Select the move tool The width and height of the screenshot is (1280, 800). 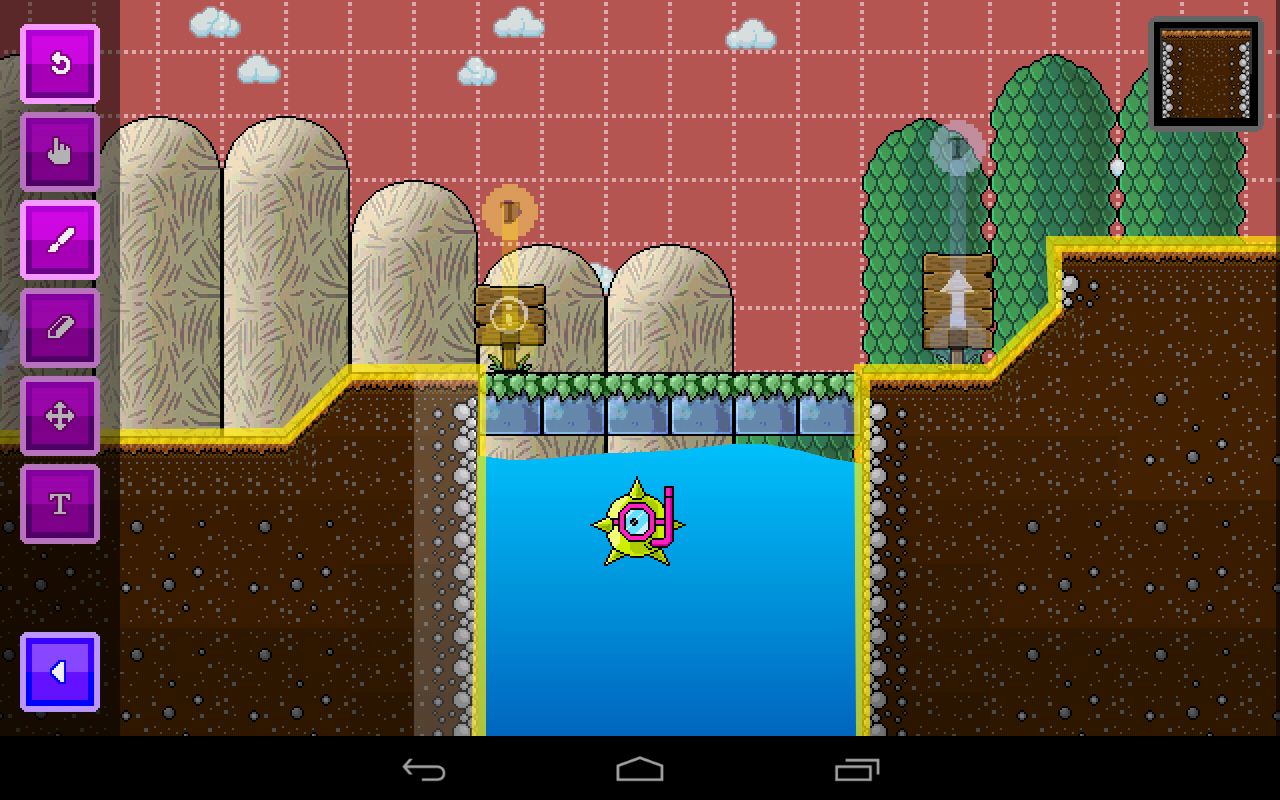[59, 416]
